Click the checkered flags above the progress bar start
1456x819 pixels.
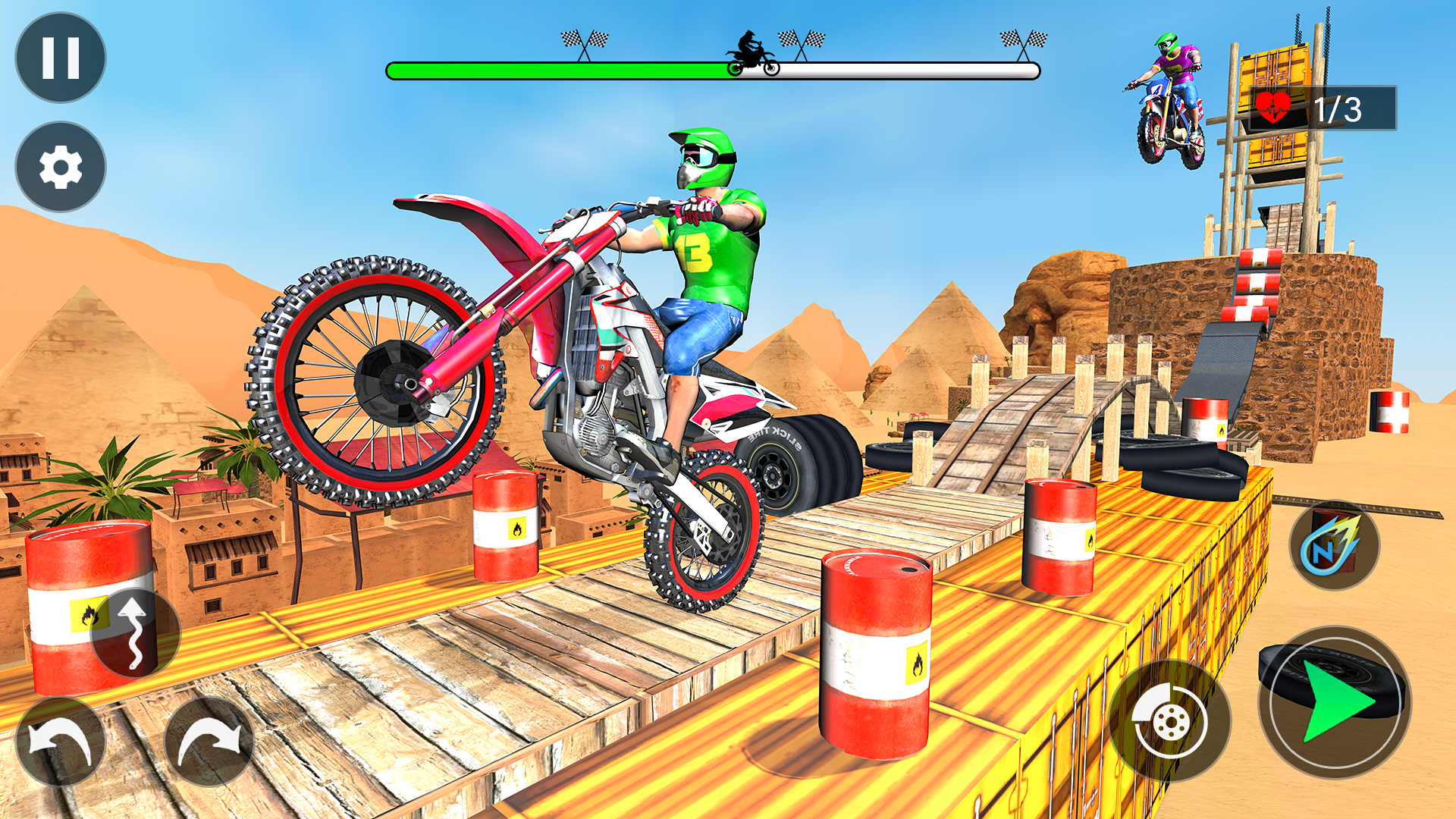(585, 39)
